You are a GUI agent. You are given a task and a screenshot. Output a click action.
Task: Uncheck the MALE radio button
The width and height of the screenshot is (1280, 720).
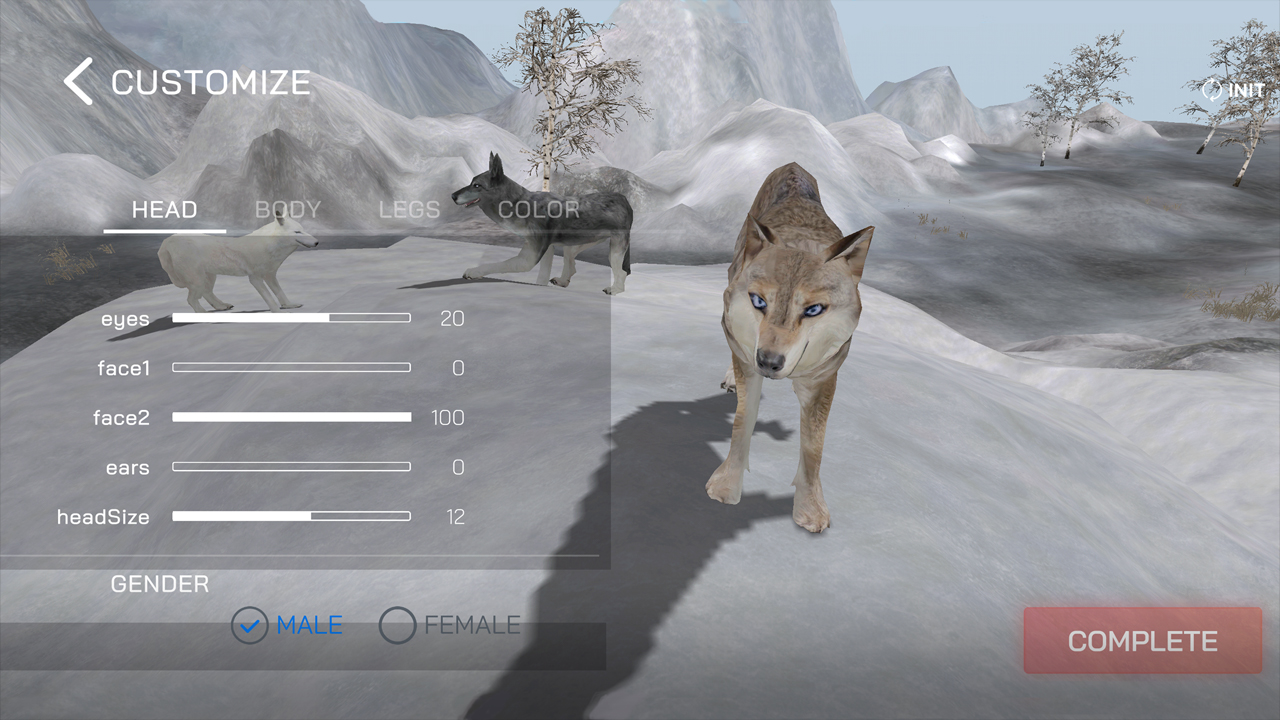[x=249, y=625]
